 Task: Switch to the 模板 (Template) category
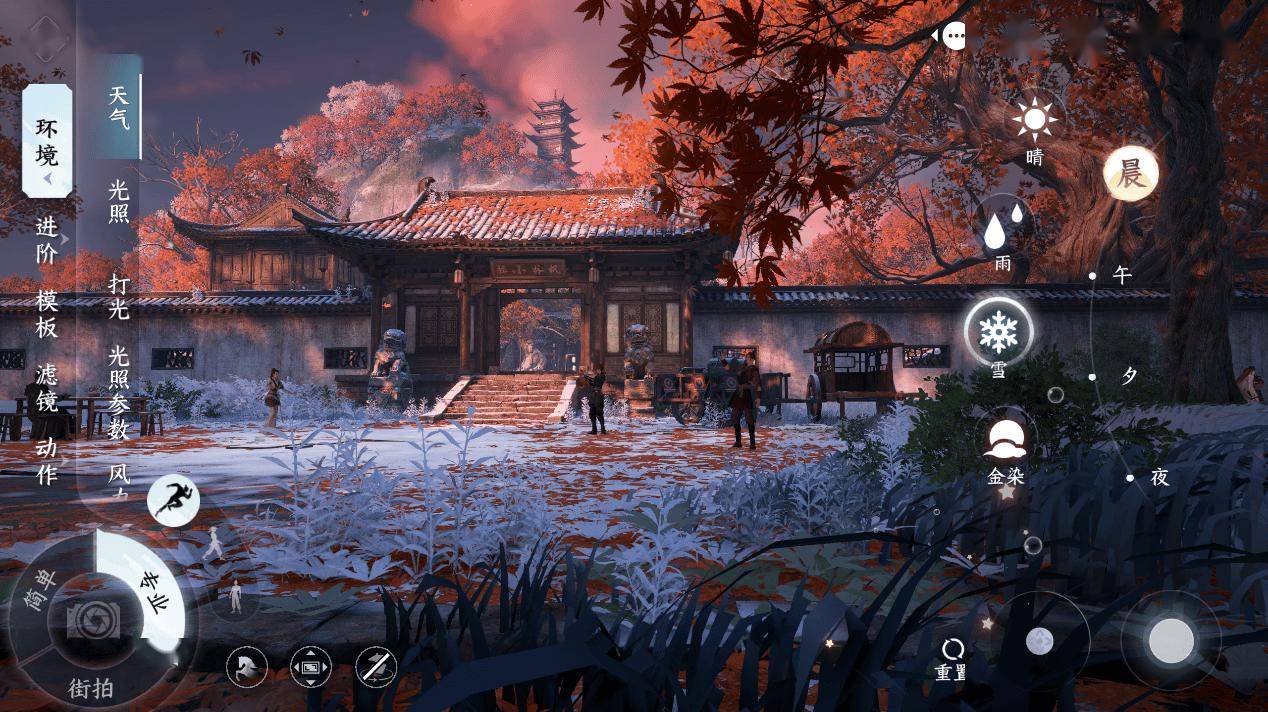coord(47,313)
